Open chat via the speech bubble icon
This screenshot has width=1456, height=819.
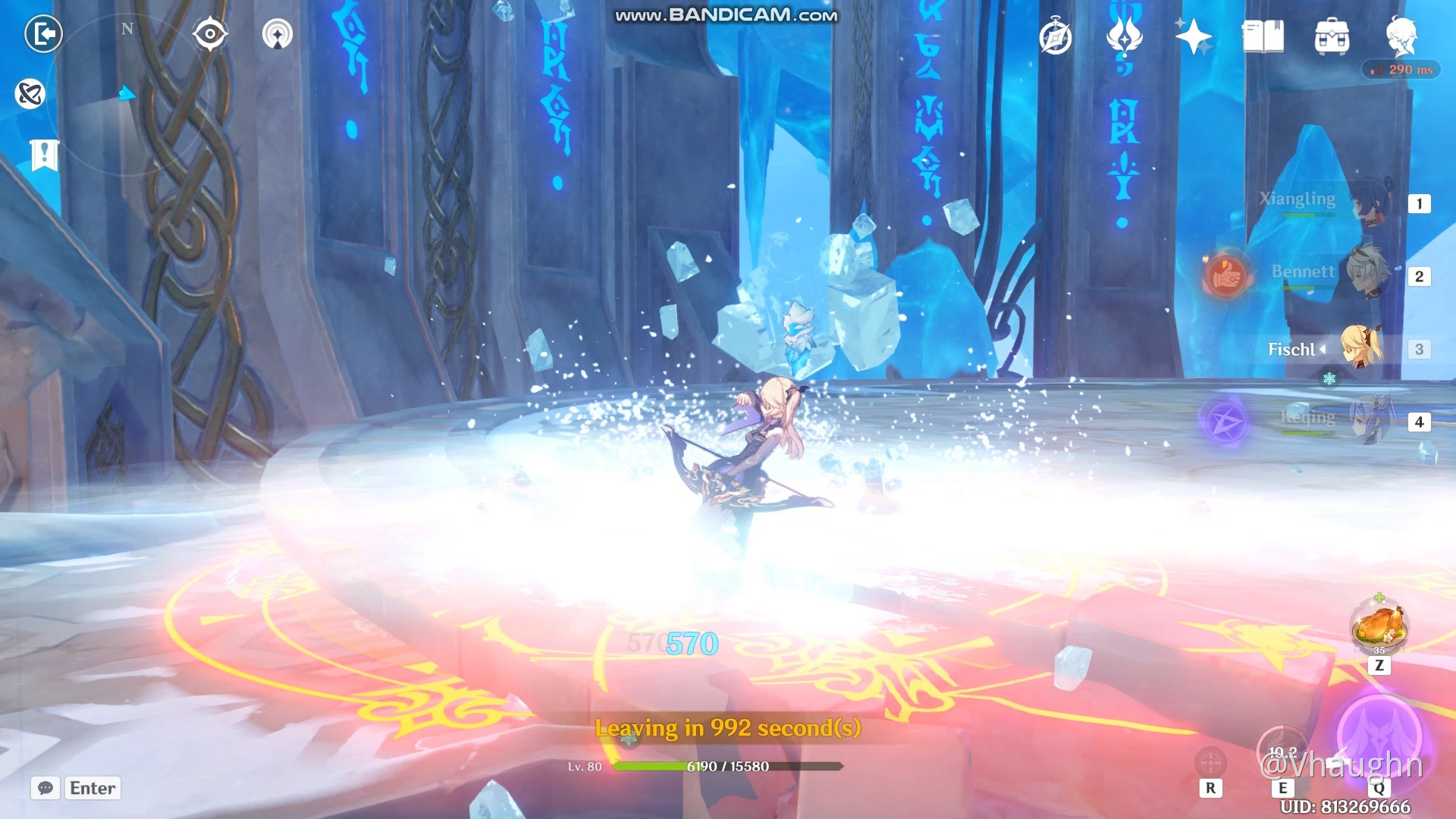point(45,789)
